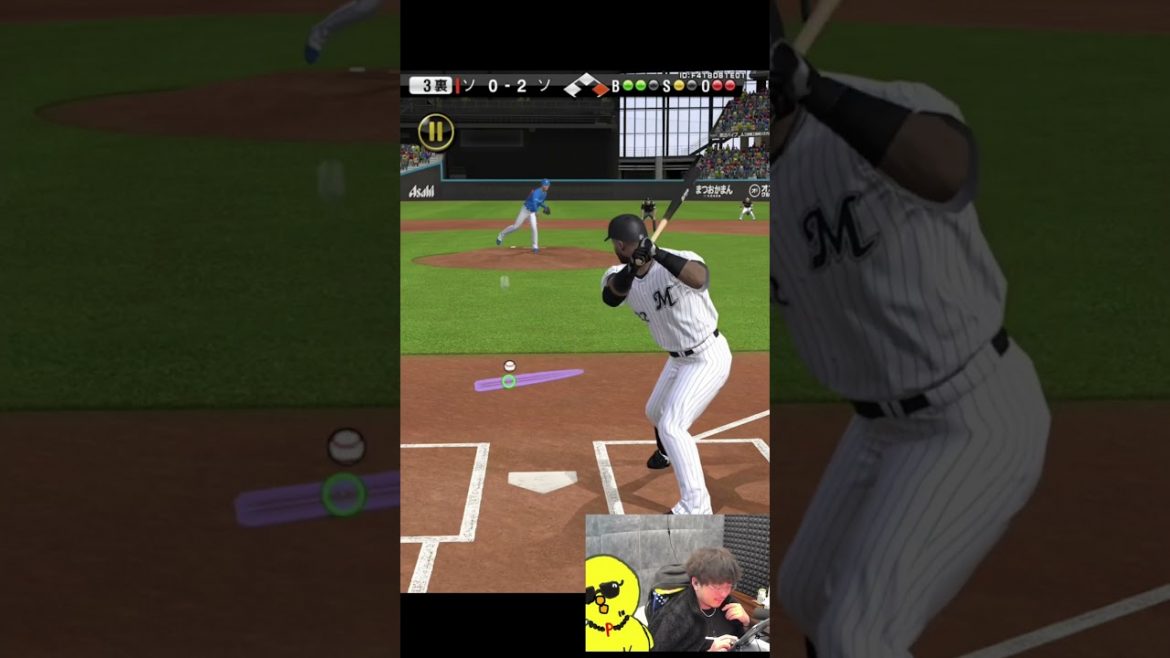Pause the game with the yellow pause button
The image size is (1170, 658).
pyautogui.click(x=435, y=132)
